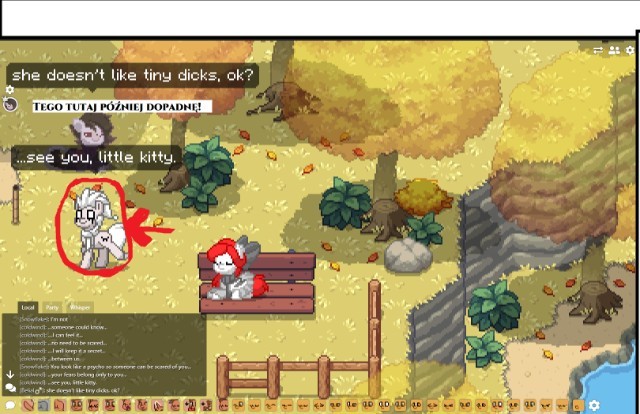Toggle the chat log double-bubble icon
The image size is (640, 414).
pos(10,389)
